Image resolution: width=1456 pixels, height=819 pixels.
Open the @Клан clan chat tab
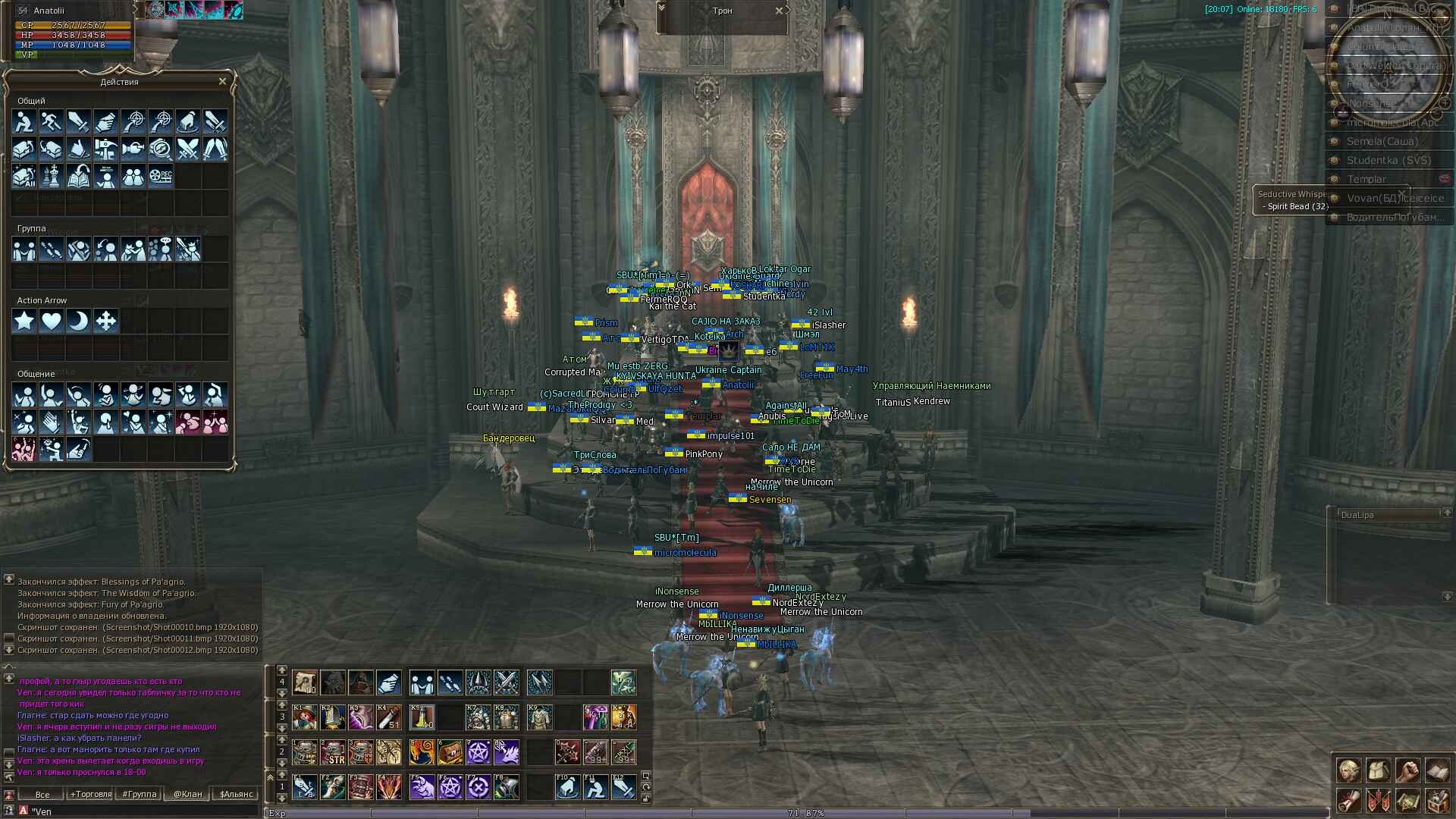pos(187,794)
